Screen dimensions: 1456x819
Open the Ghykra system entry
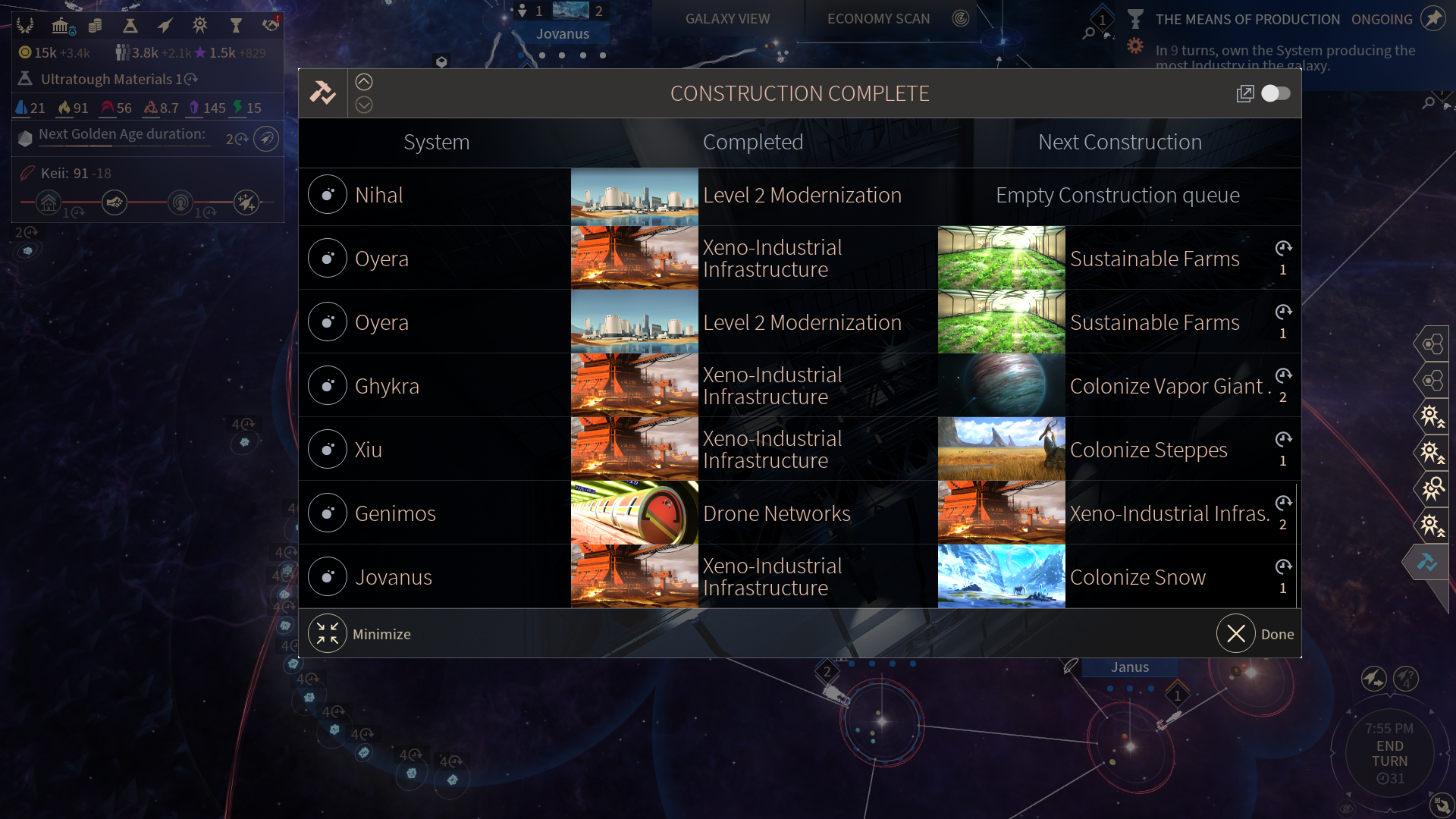point(386,386)
